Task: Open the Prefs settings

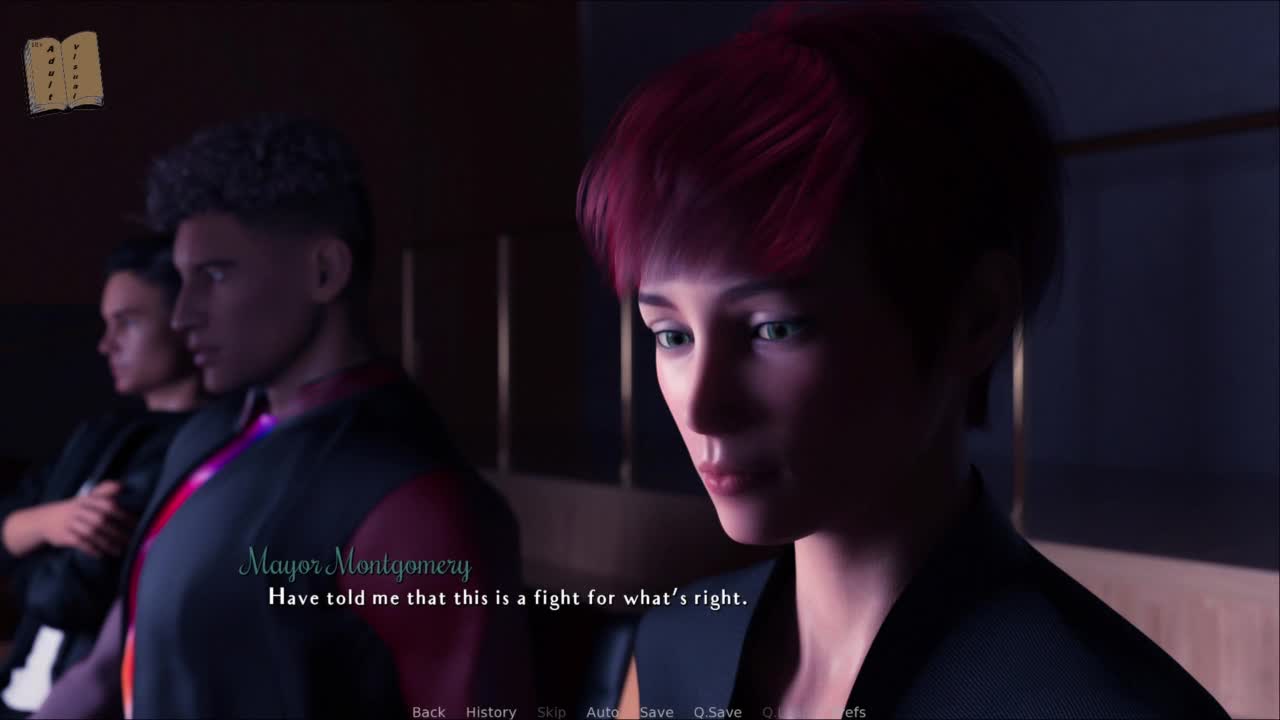Action: [x=850, y=712]
